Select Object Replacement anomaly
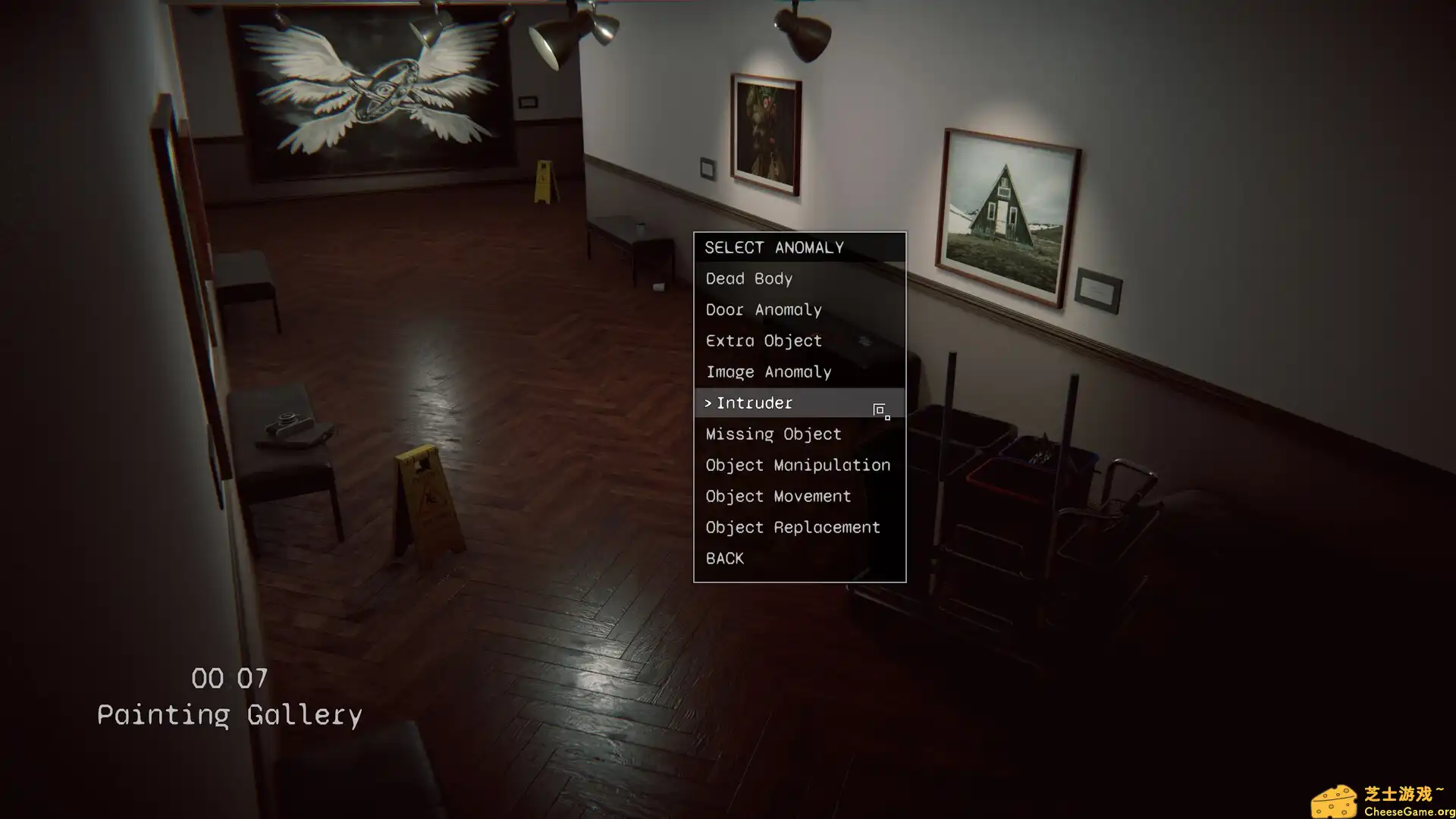This screenshot has width=1456, height=819. pyautogui.click(x=792, y=527)
